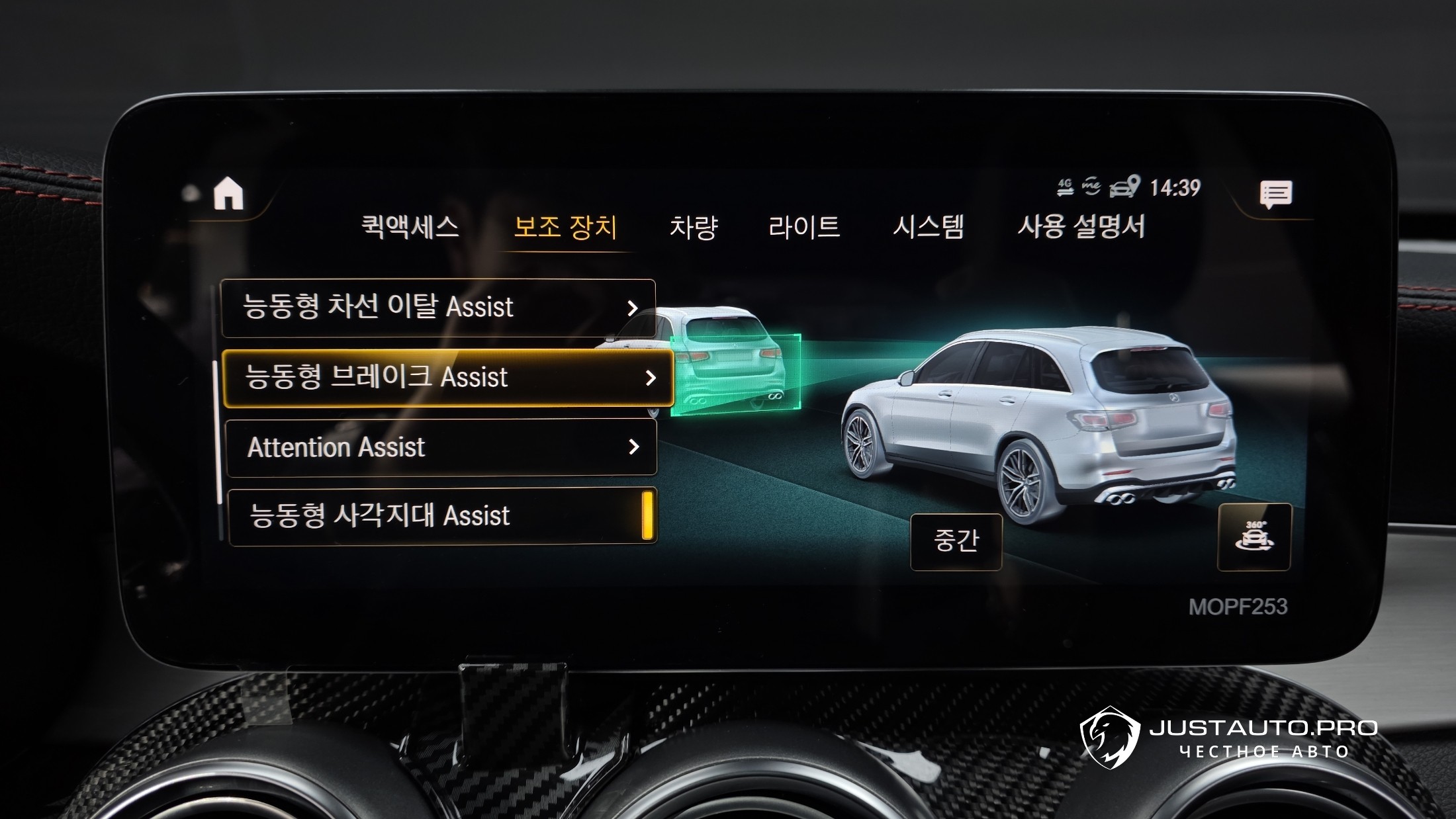
Task: Select the 보조 장치 tab
Action: pos(565,227)
